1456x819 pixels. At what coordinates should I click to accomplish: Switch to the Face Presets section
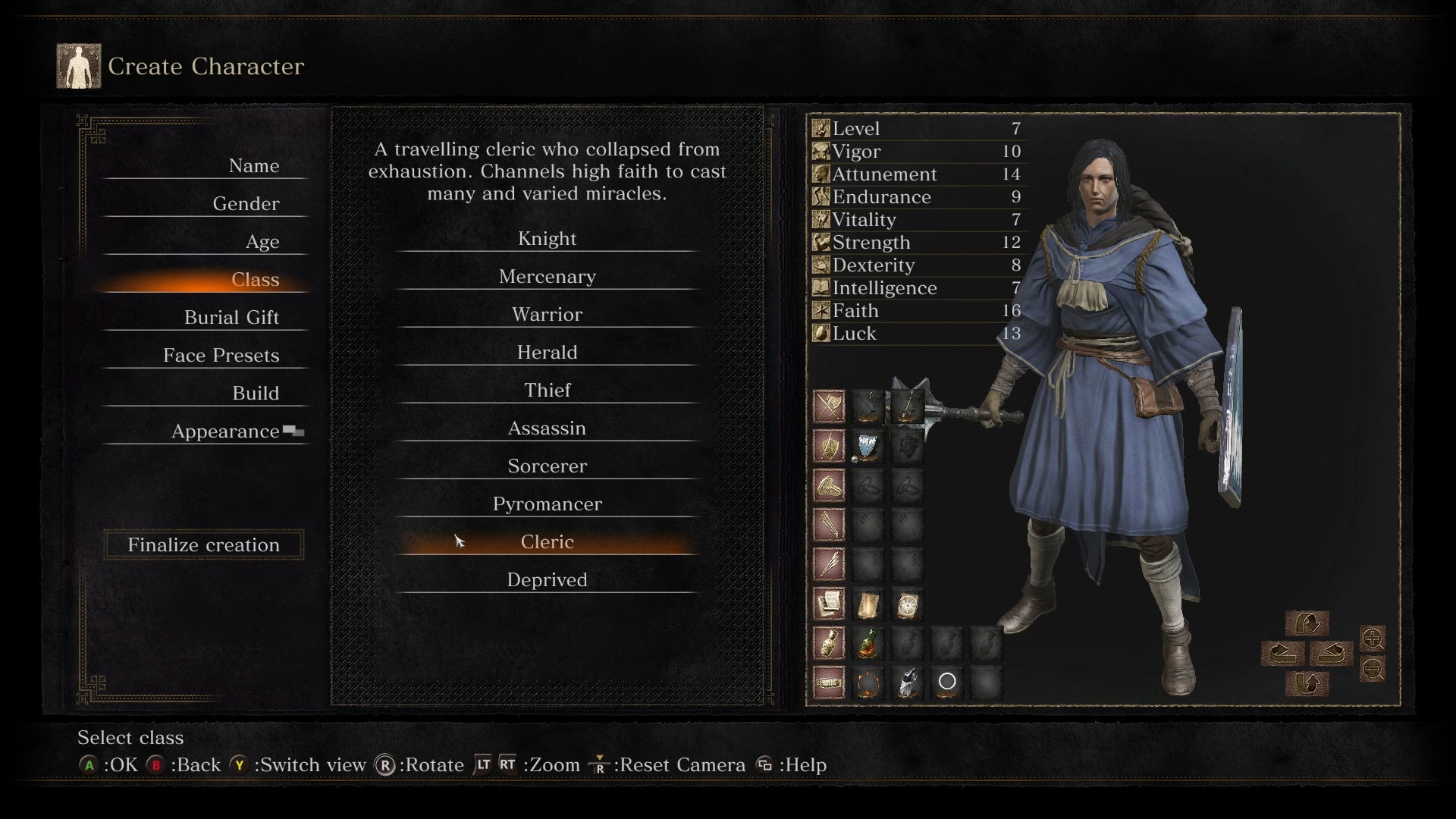point(221,355)
